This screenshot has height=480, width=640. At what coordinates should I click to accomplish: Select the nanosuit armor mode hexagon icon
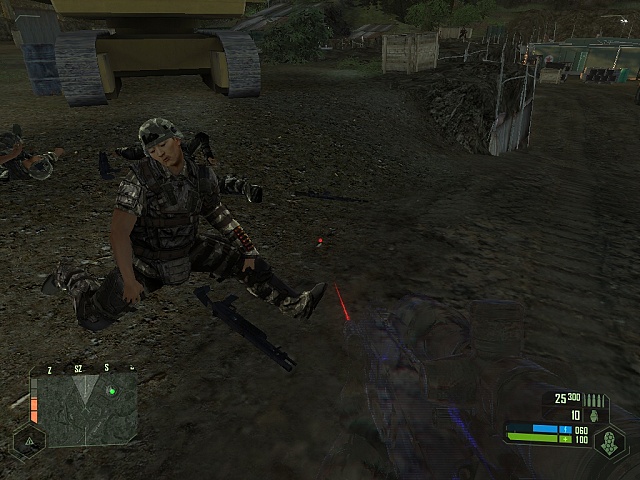point(609,441)
